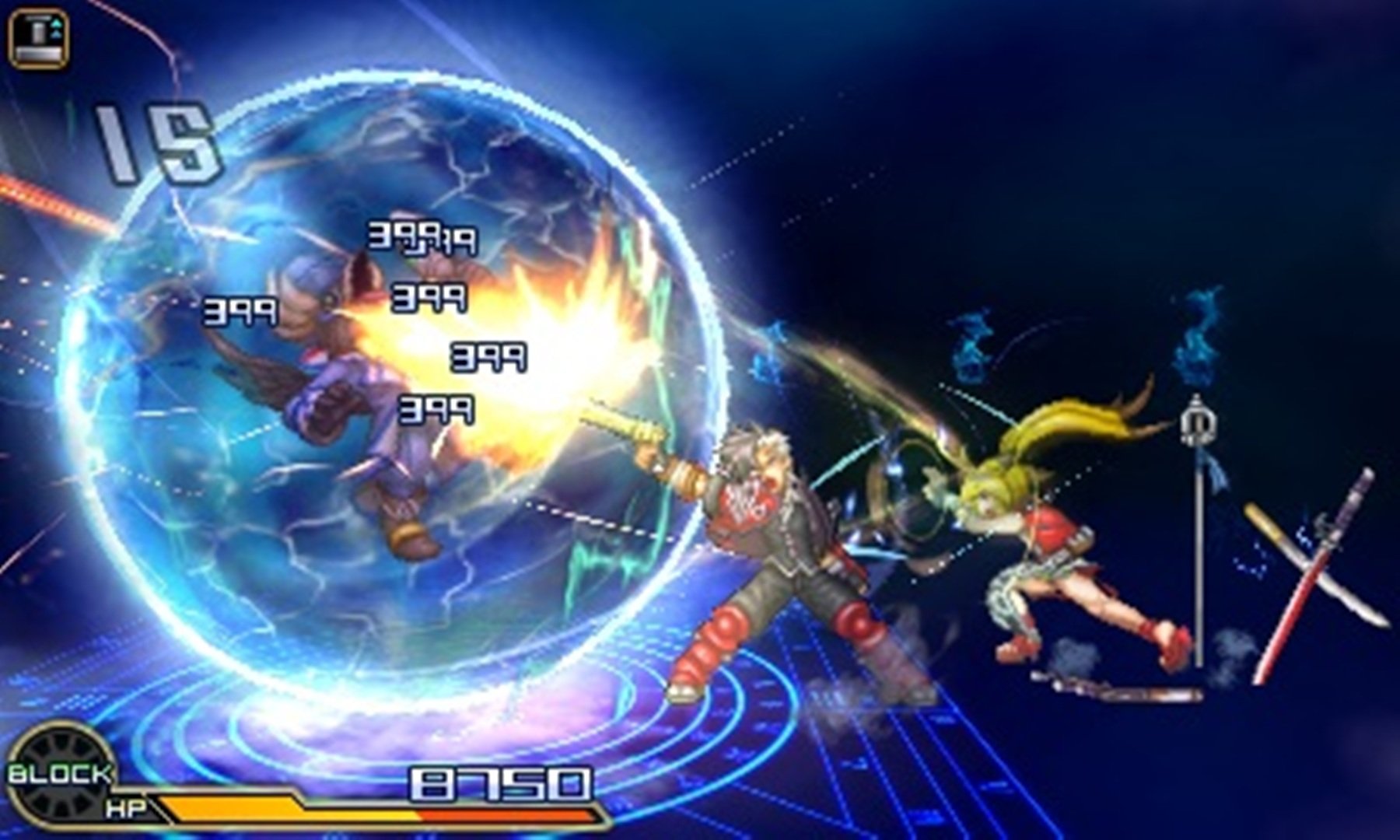
Task: Click the leftmost 399 damage number
Action: pyautogui.click(x=239, y=311)
